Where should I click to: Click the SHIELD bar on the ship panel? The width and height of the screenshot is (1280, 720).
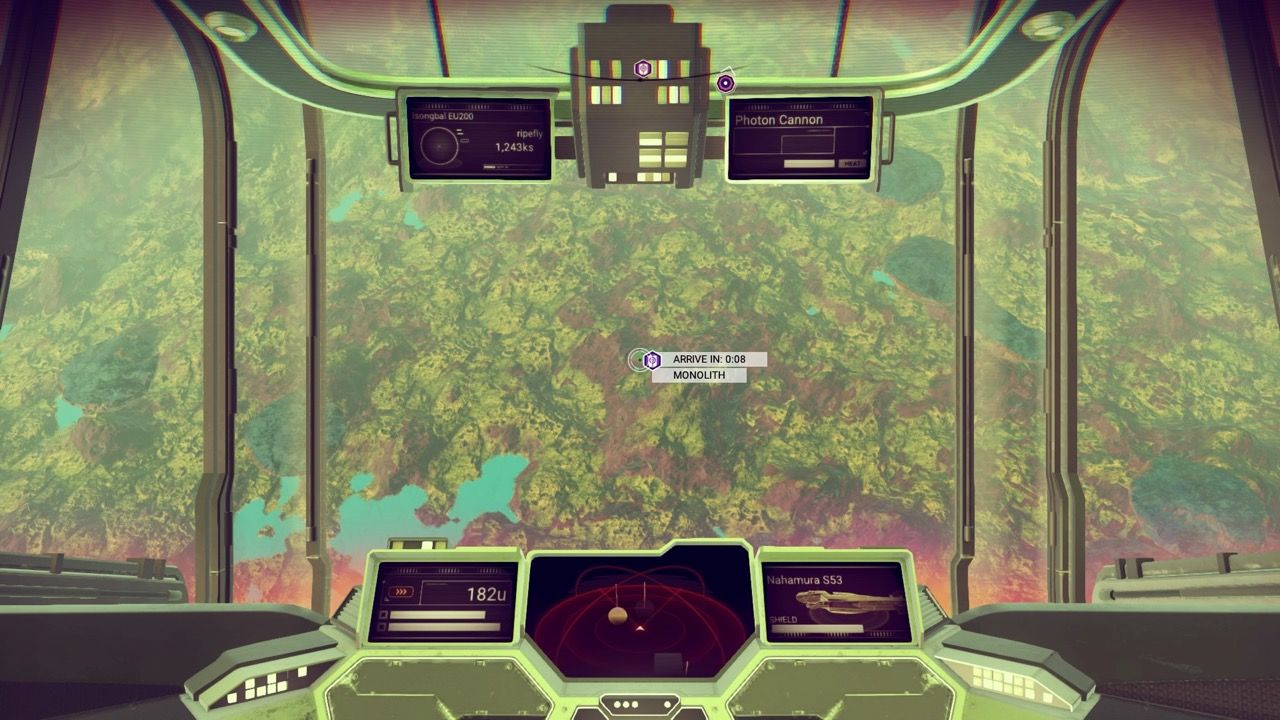click(817, 628)
